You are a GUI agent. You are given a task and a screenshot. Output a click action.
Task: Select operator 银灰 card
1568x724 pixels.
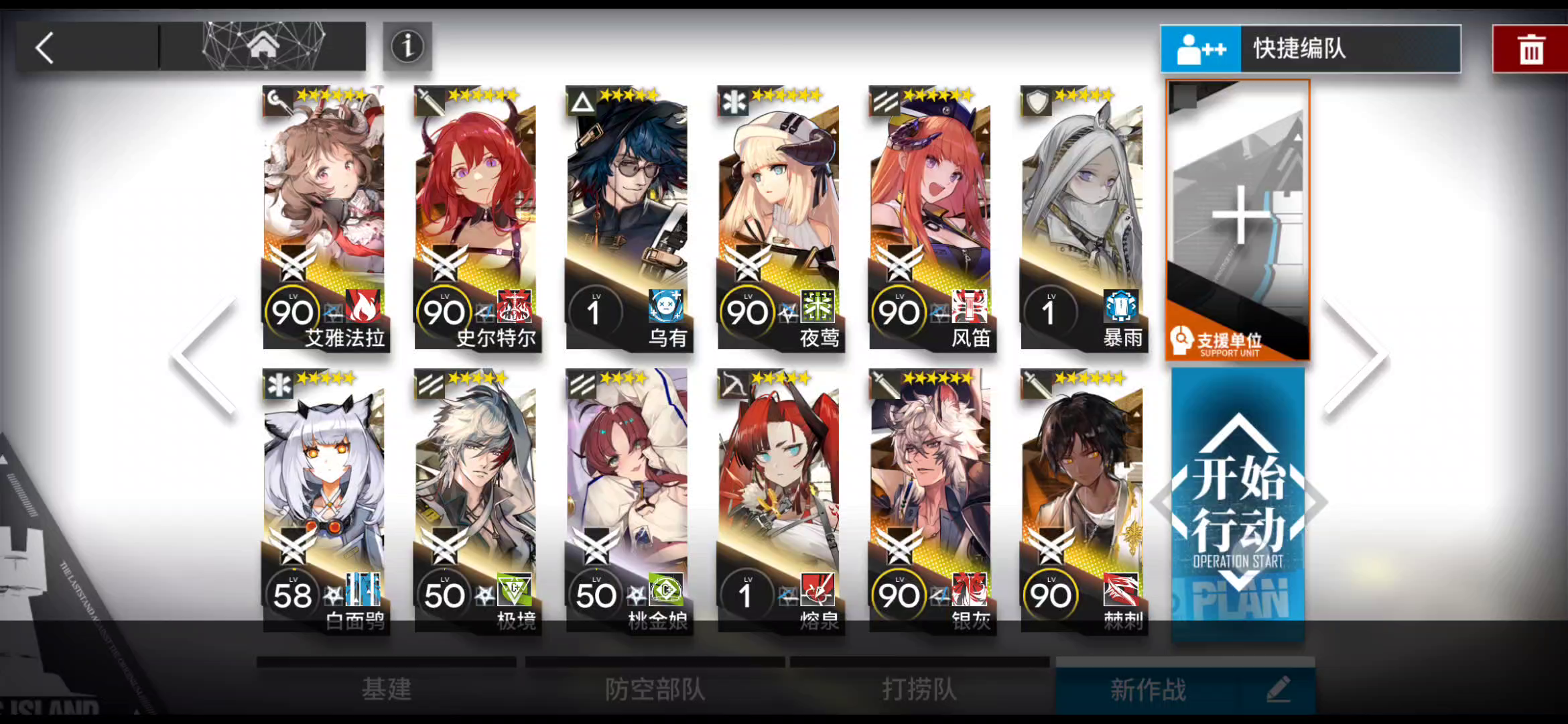931,501
